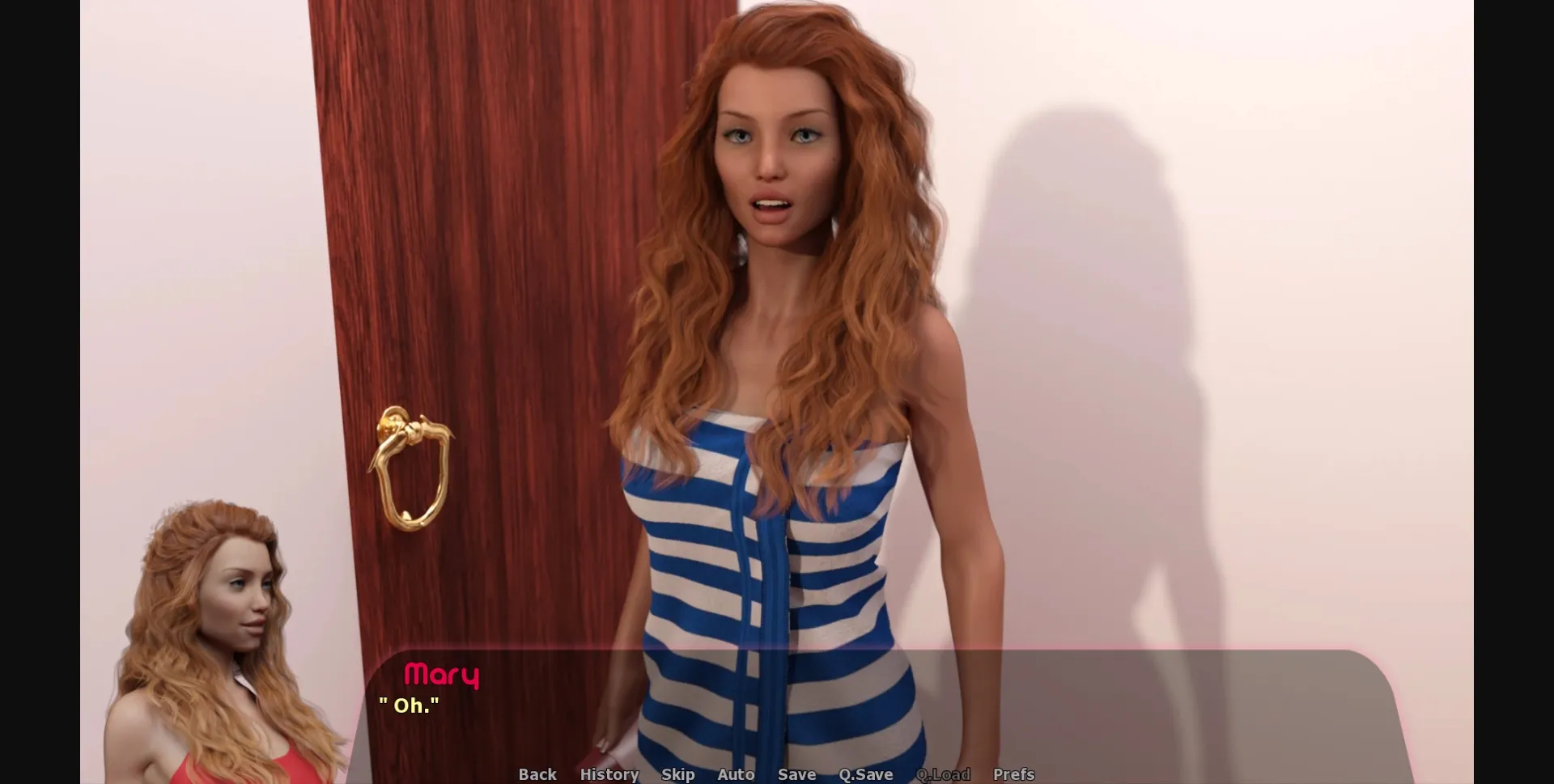
Task: Open the Prefs settings screen
Action: click(x=1014, y=774)
